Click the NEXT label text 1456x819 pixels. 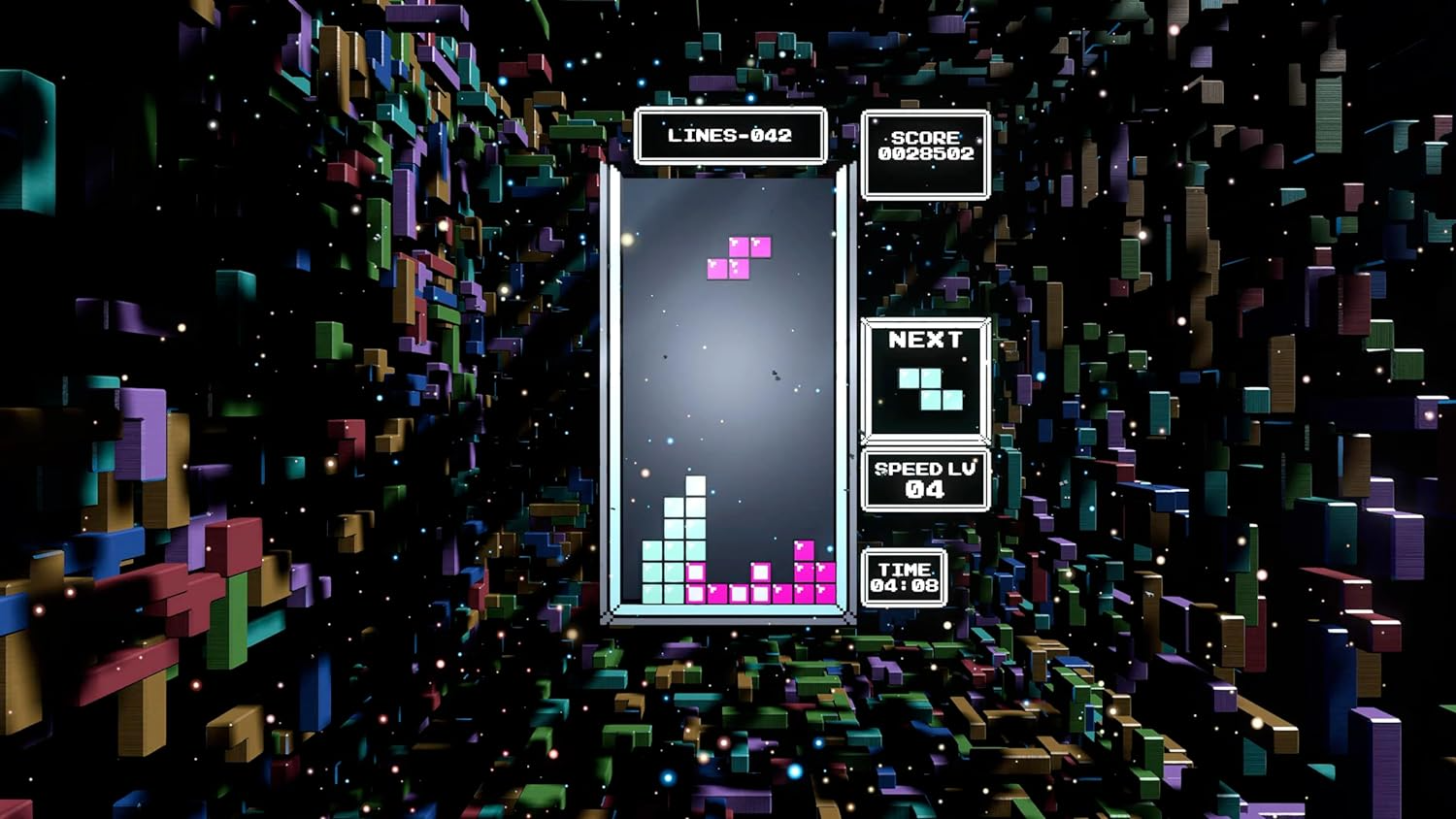[x=923, y=341]
